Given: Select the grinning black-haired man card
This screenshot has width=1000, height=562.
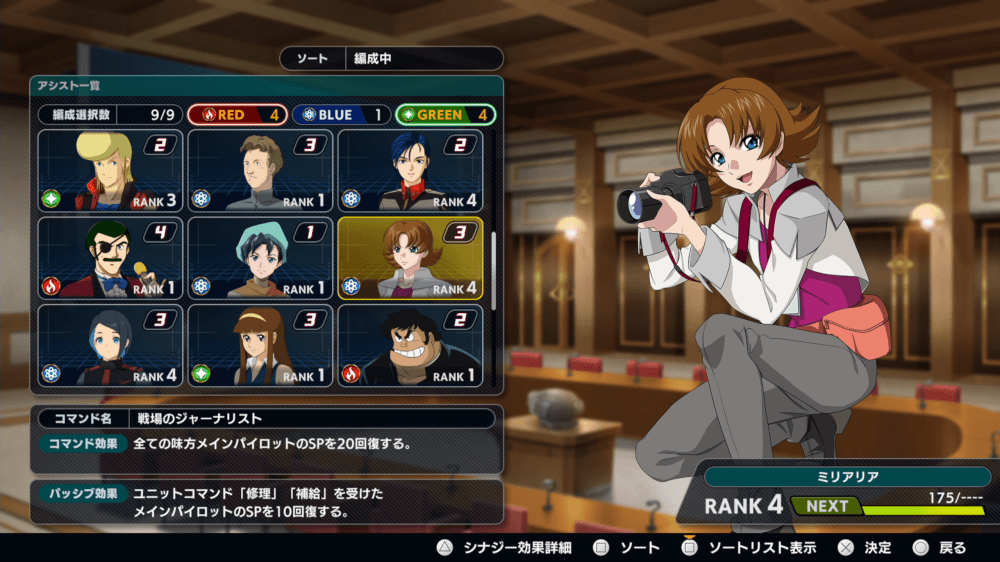Looking at the screenshot, I should 410,345.
